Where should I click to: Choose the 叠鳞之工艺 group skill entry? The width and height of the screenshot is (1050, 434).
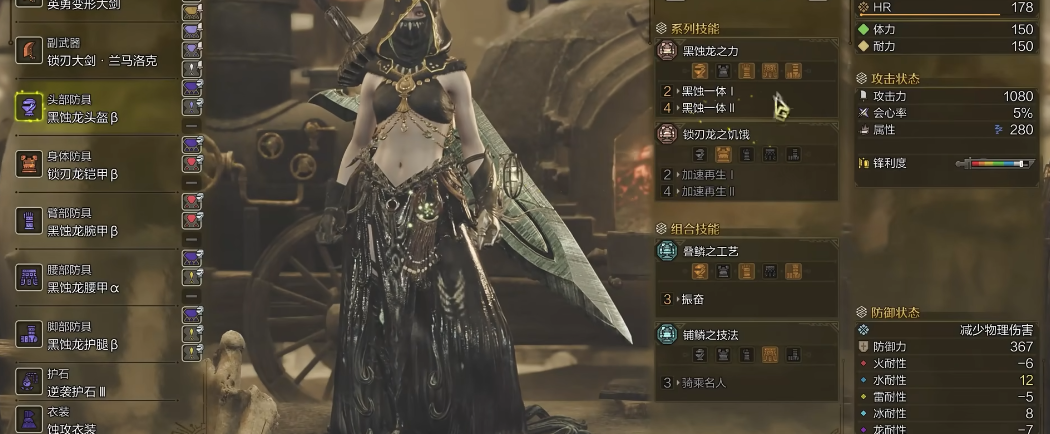tap(745, 250)
